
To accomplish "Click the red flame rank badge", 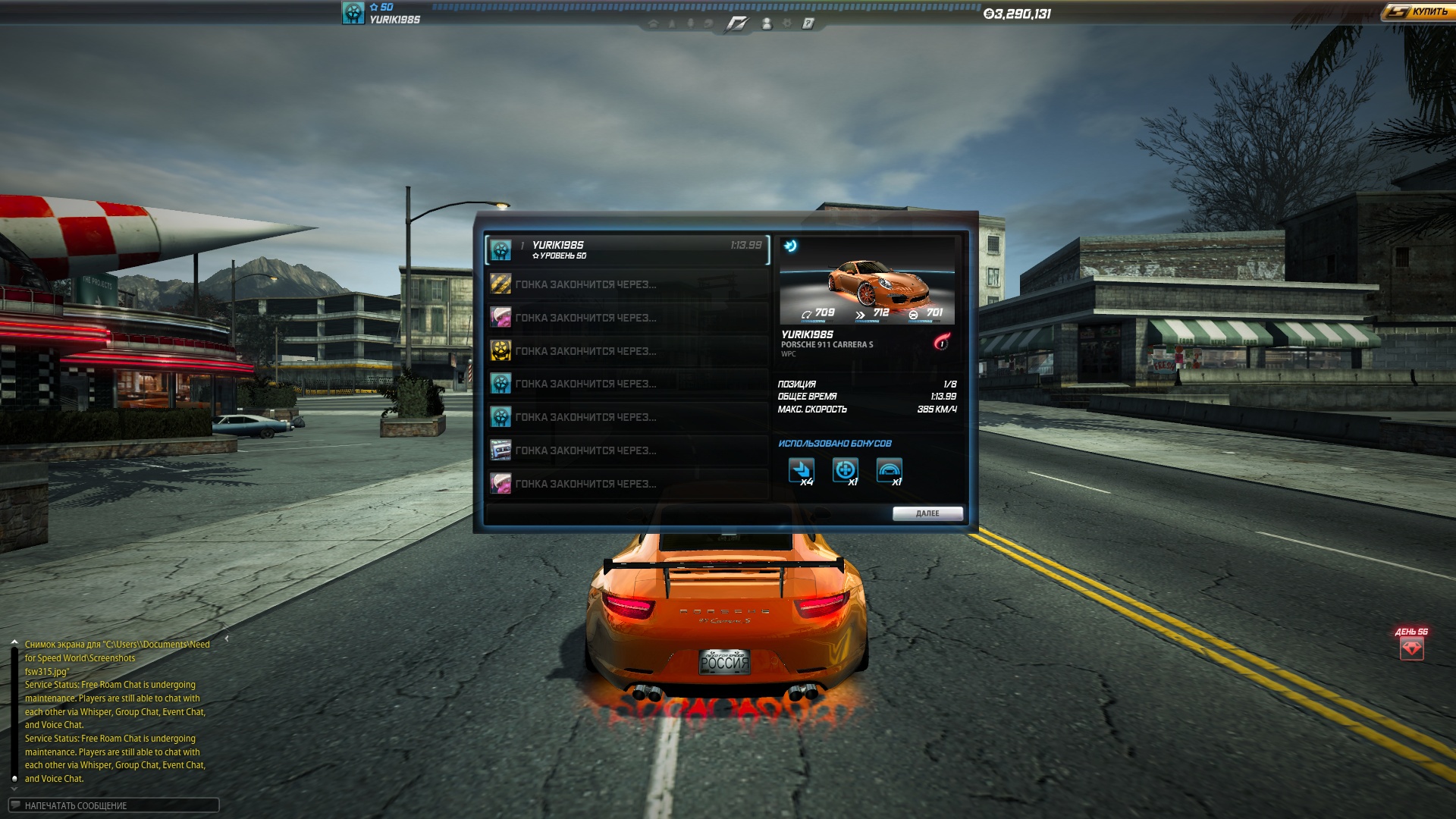I will click(x=942, y=342).
